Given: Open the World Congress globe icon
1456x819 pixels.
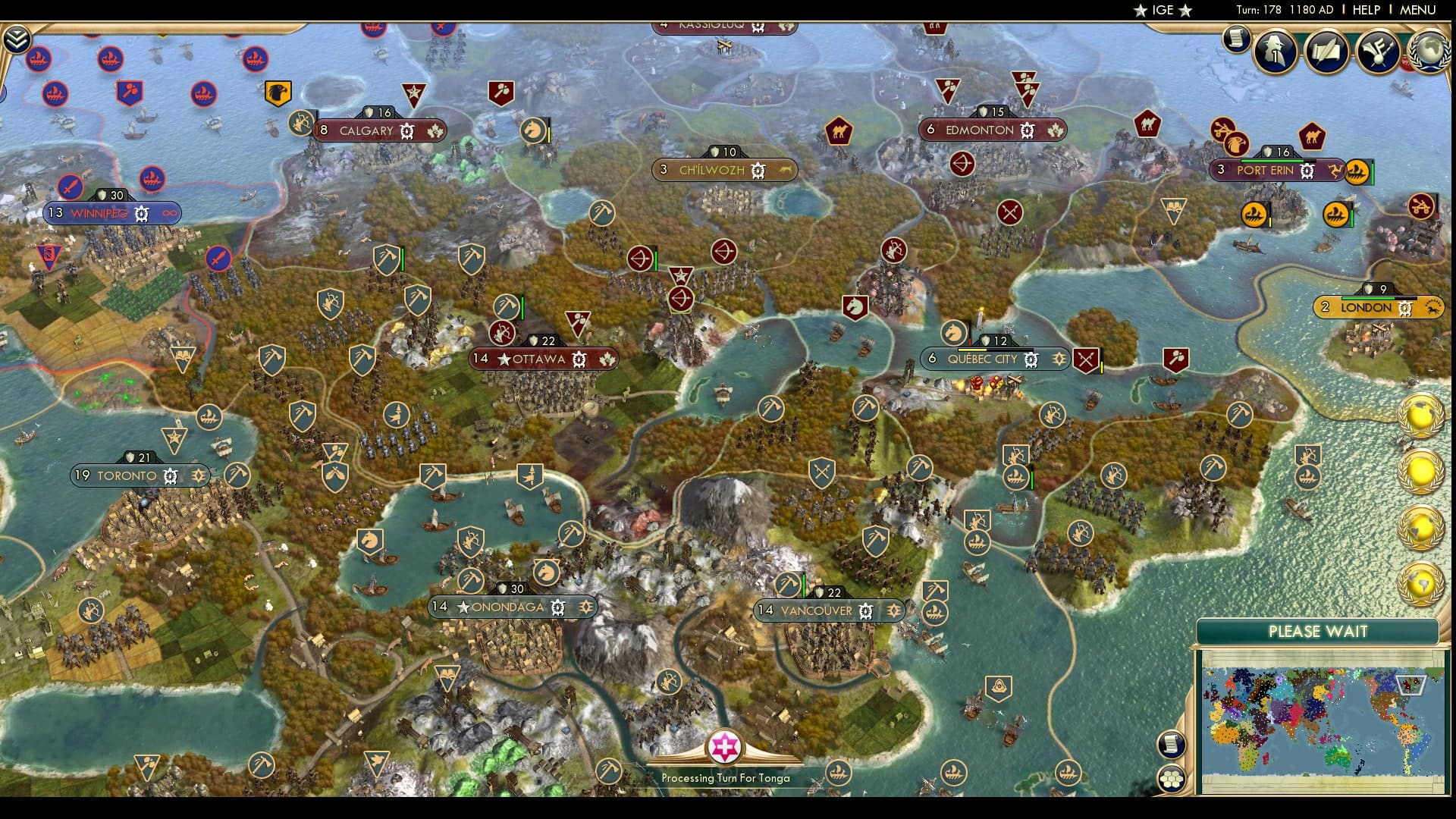Looking at the screenshot, I should (1429, 50).
